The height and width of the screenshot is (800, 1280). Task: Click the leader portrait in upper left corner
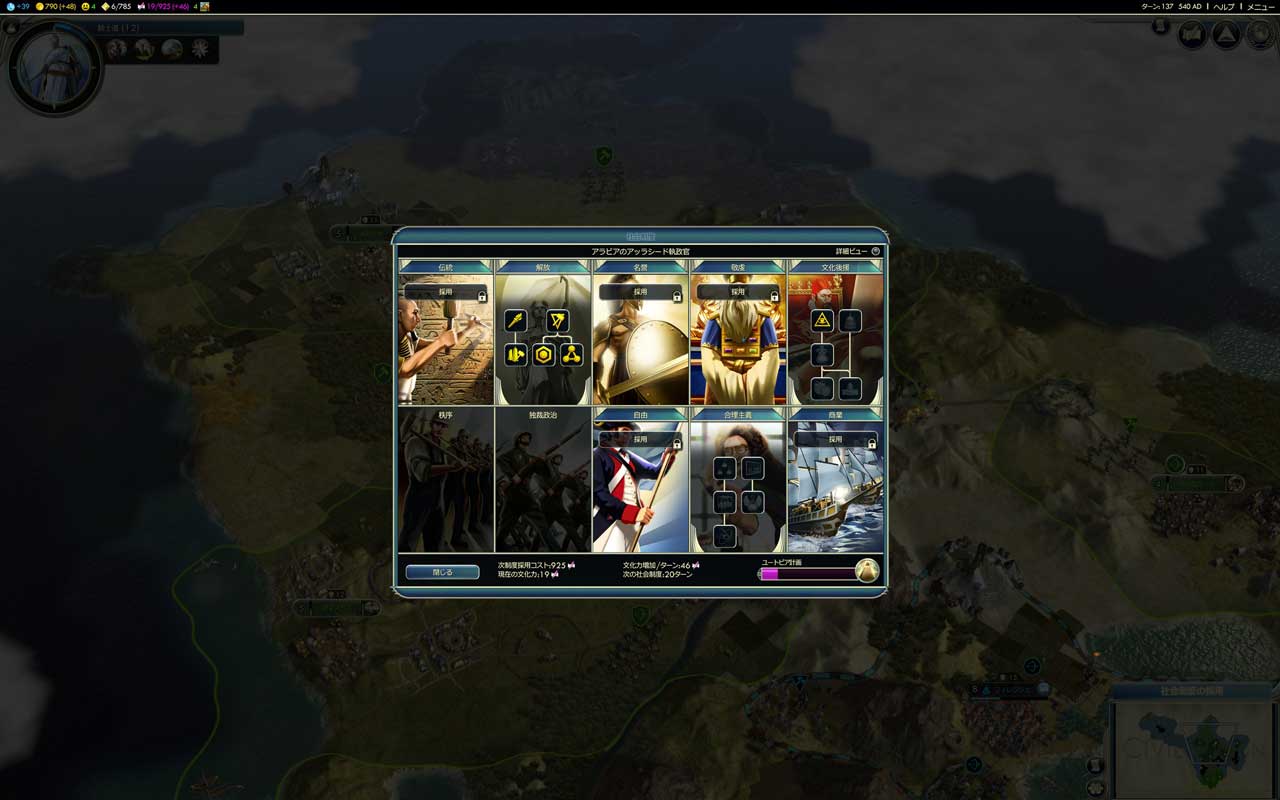pyautogui.click(x=52, y=66)
